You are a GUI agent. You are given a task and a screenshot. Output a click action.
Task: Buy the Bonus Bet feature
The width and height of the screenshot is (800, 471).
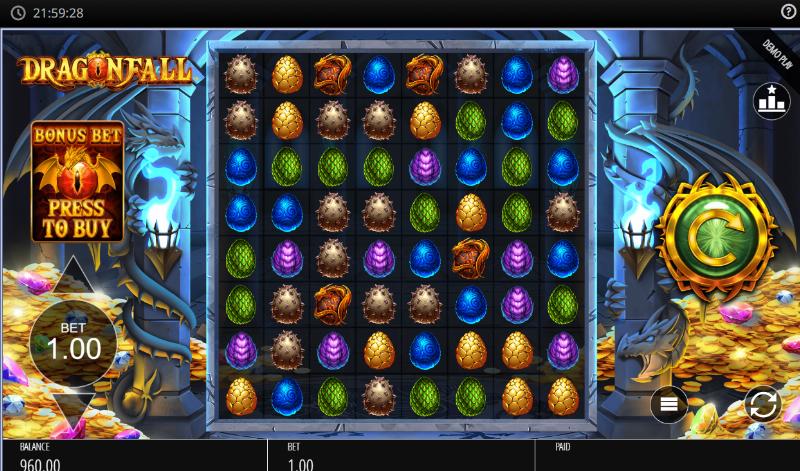(77, 183)
